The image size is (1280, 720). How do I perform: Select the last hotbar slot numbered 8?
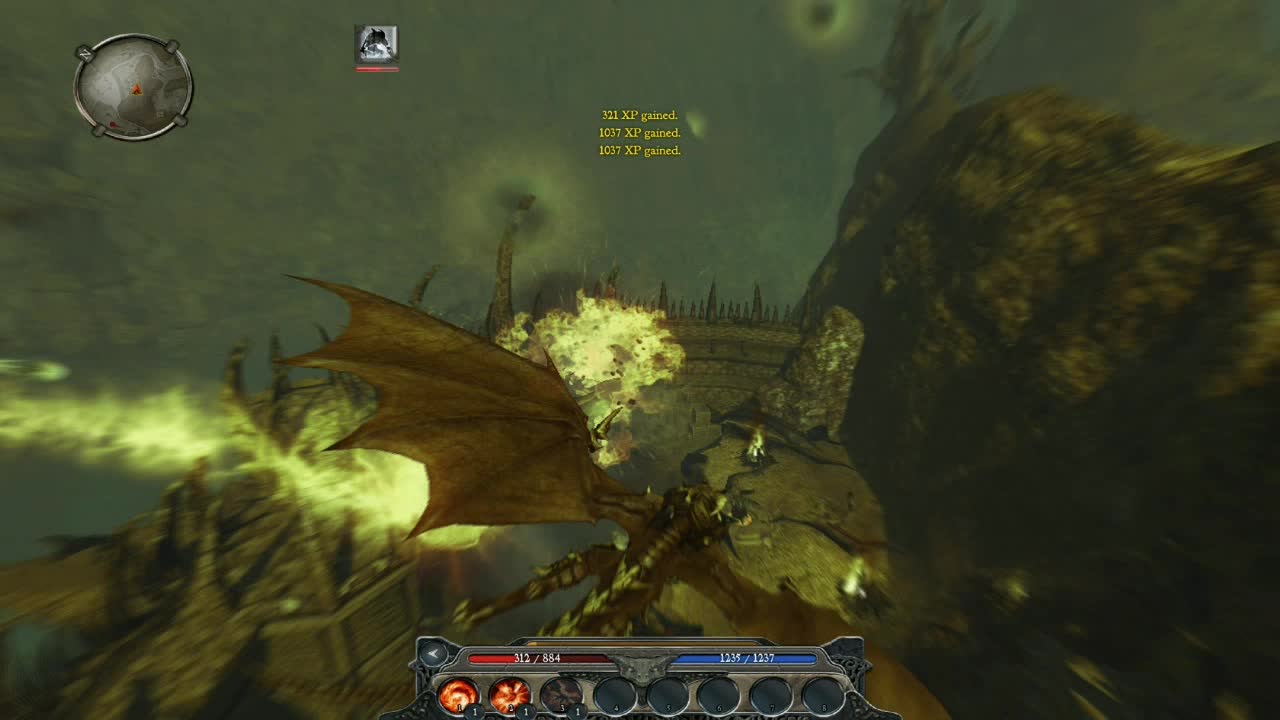point(821,695)
